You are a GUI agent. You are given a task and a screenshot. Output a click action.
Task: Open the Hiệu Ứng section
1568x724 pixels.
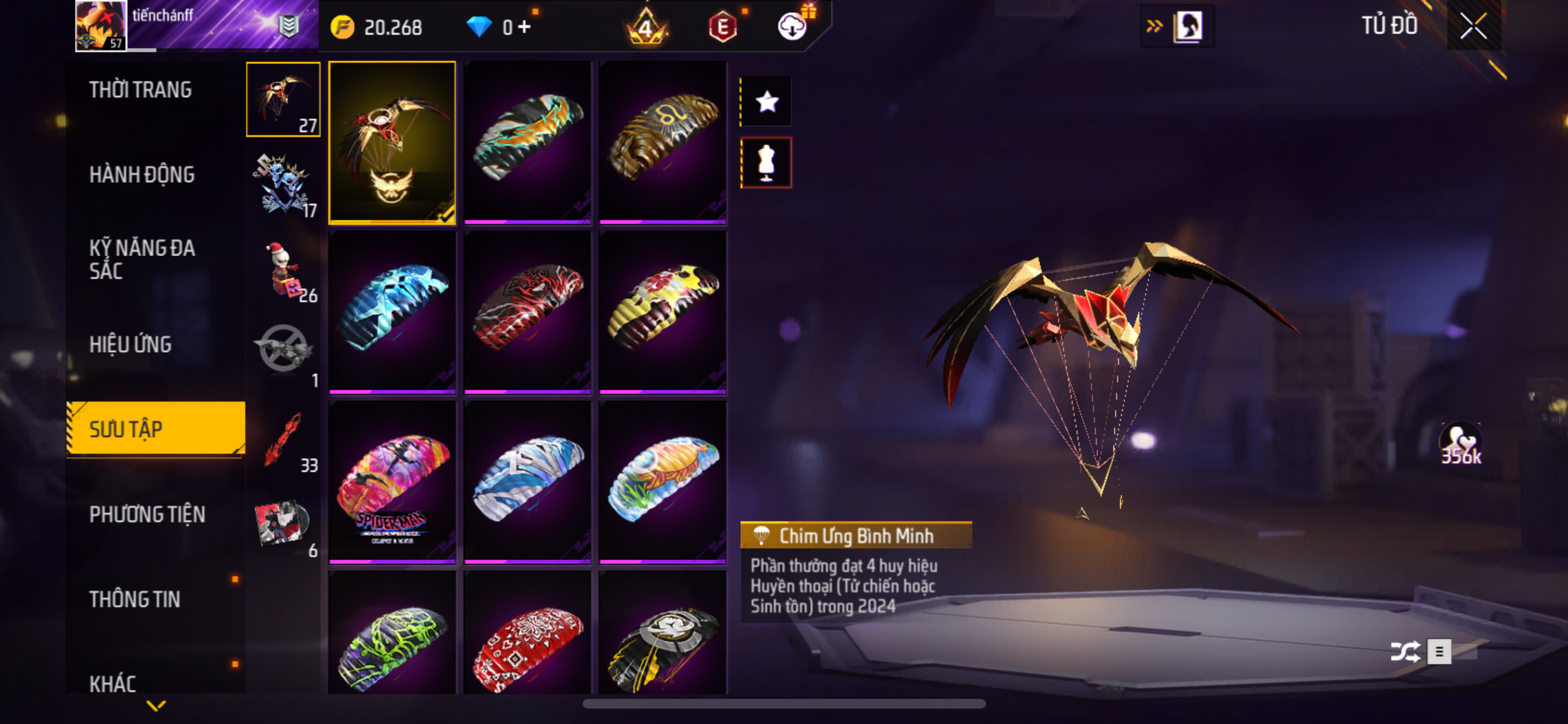click(x=131, y=344)
